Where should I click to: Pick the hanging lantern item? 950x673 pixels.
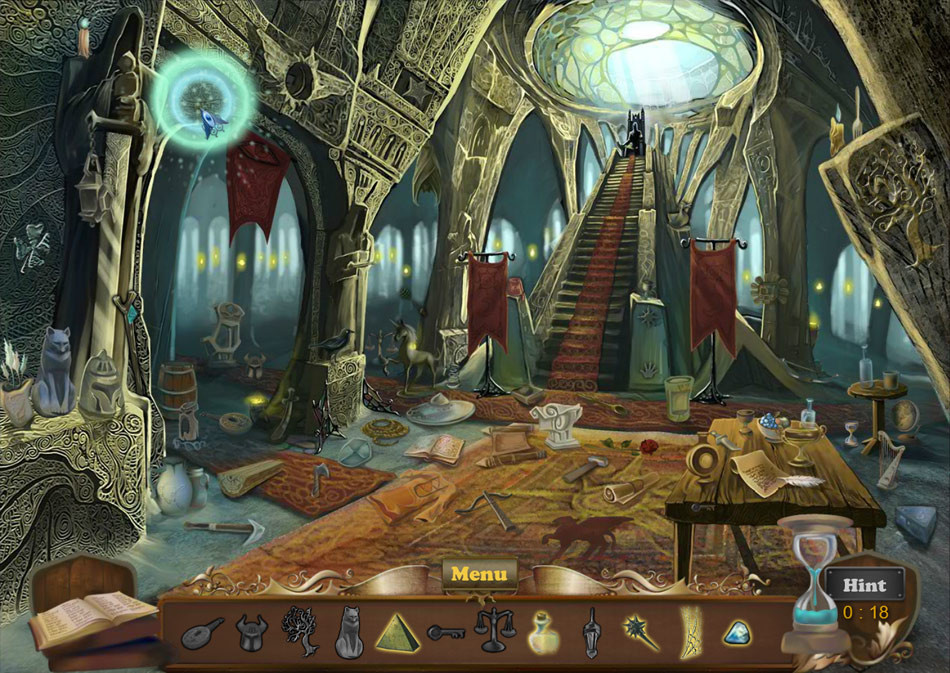pyautogui.click(x=591, y=632)
